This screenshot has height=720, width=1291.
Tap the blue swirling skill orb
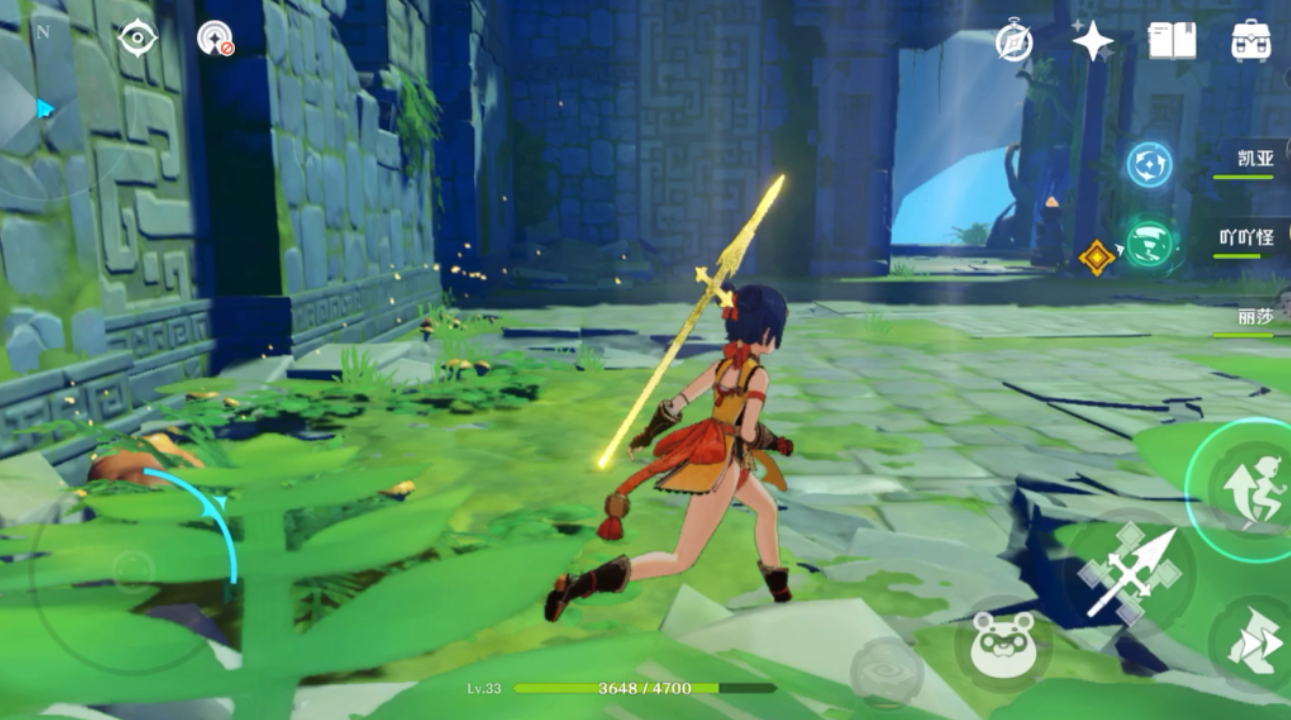[1149, 165]
